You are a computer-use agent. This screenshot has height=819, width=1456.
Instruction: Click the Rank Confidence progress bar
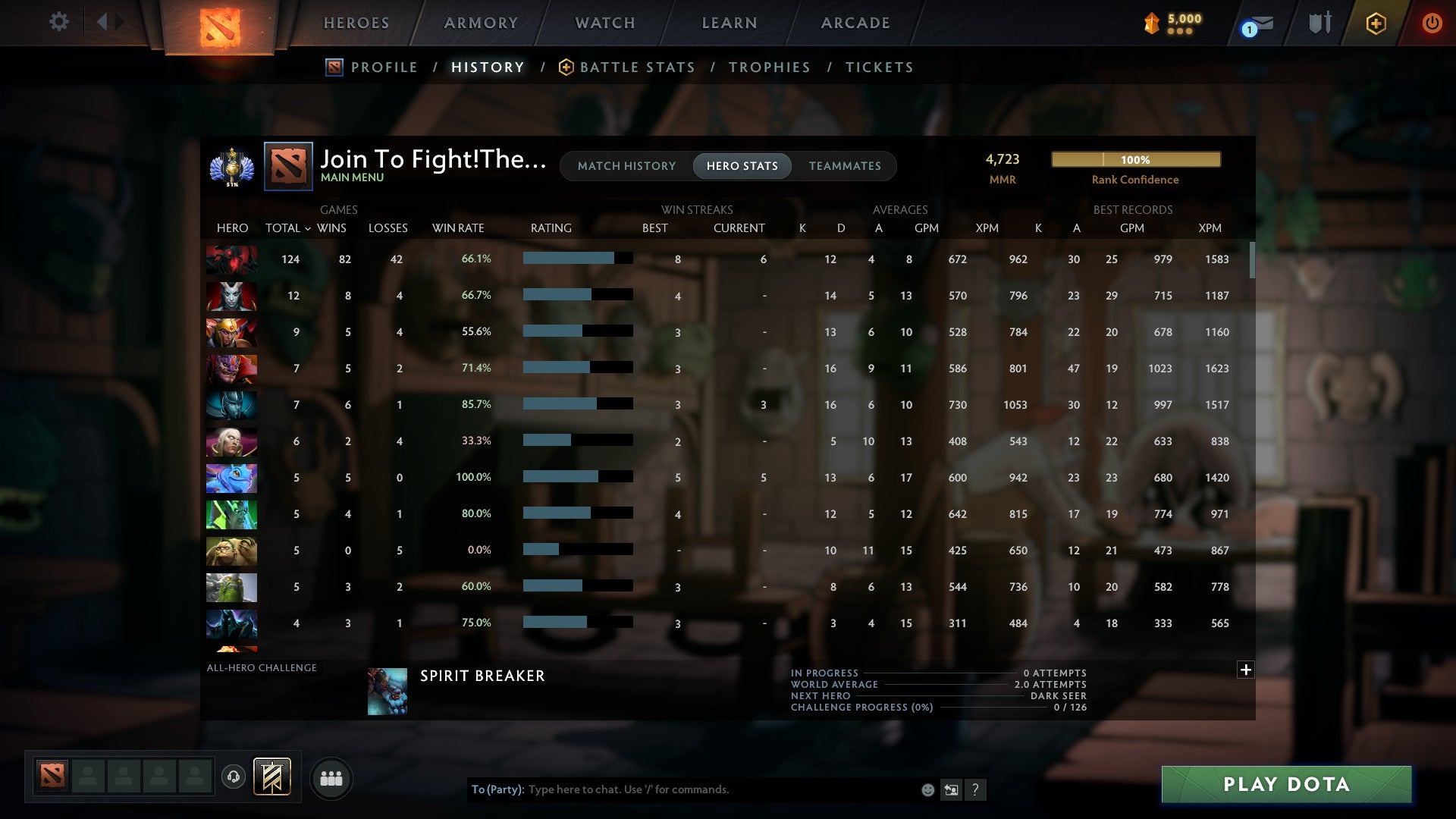point(1135,159)
